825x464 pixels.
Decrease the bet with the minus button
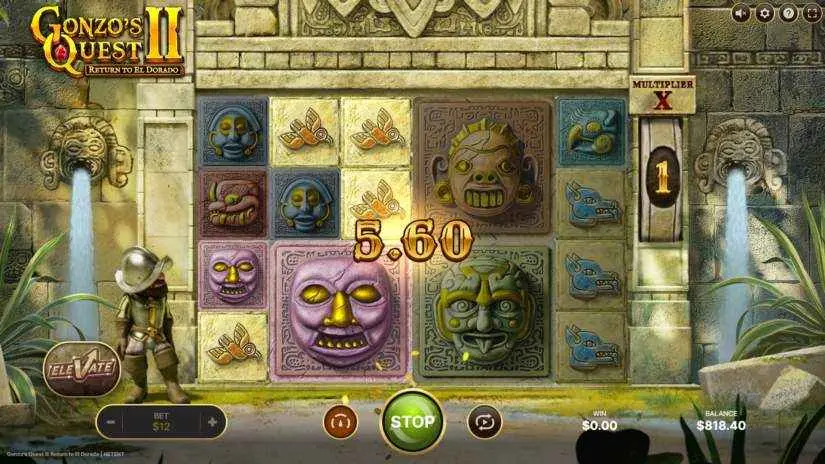tap(111, 422)
